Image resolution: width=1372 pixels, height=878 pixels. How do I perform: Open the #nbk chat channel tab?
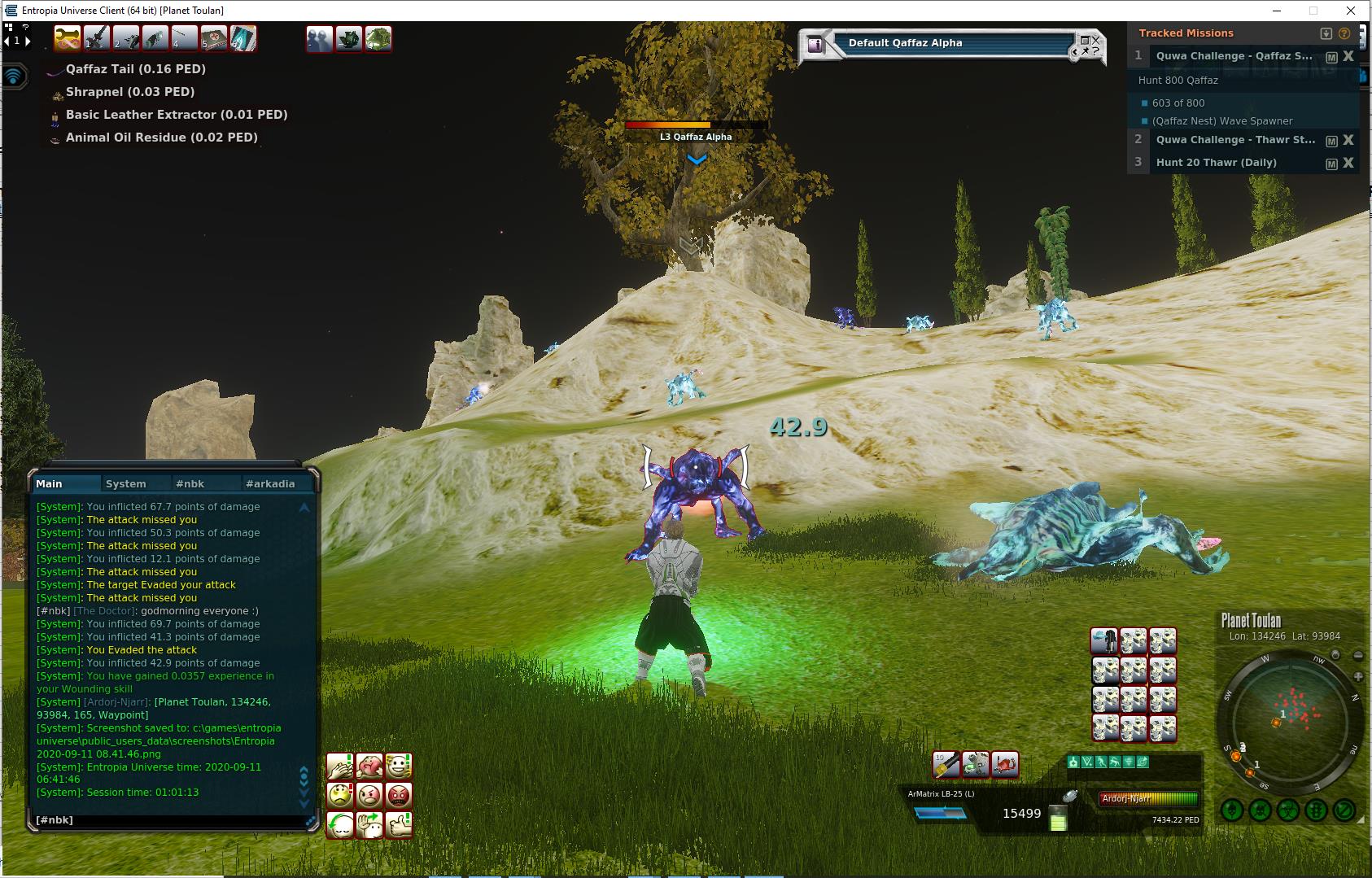click(x=190, y=483)
